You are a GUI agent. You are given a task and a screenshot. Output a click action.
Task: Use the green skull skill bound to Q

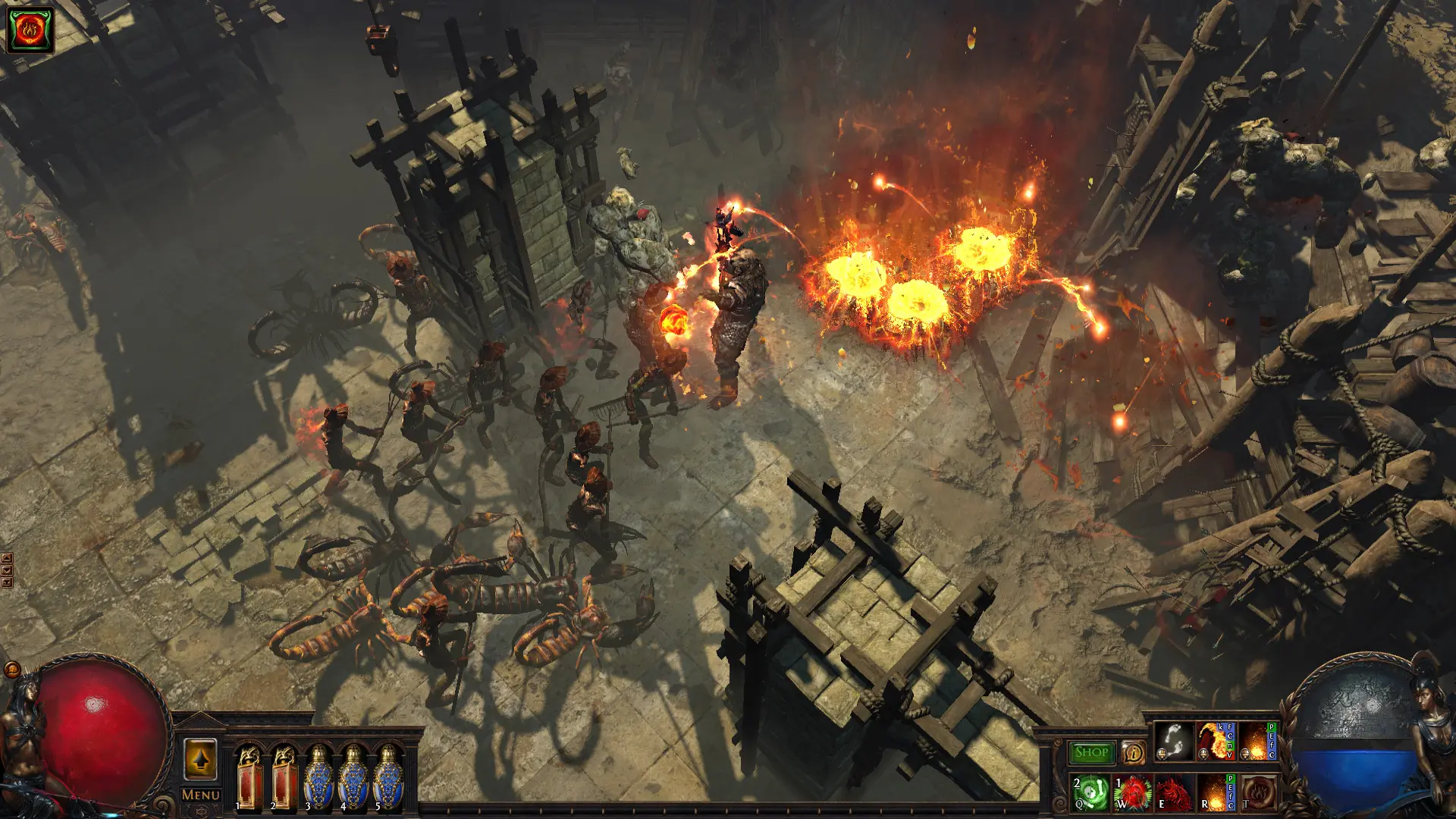coord(1090,793)
